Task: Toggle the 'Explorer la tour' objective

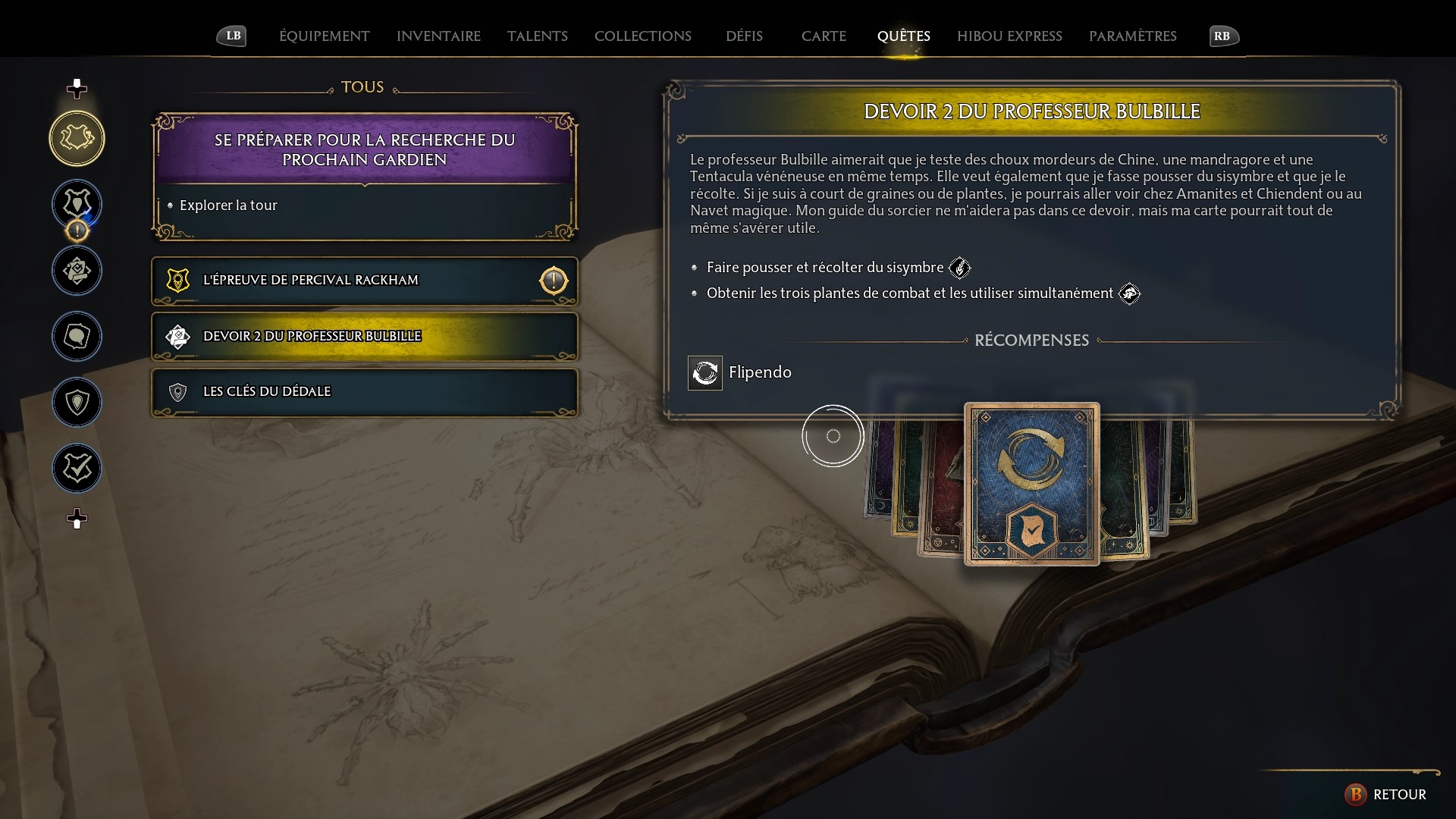Action: 227,205
